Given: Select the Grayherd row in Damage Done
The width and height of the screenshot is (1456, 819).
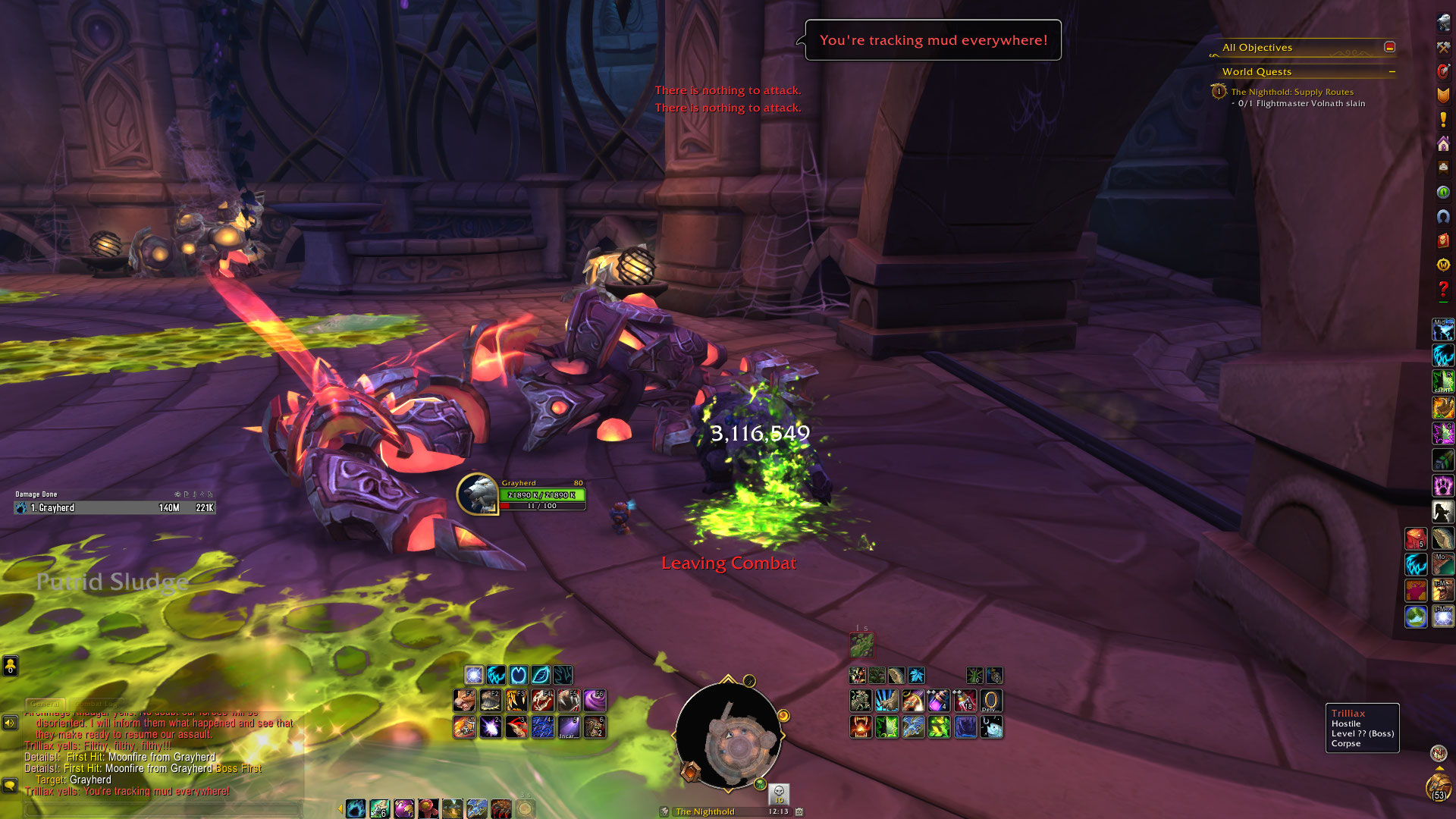Looking at the screenshot, I should pos(114,508).
